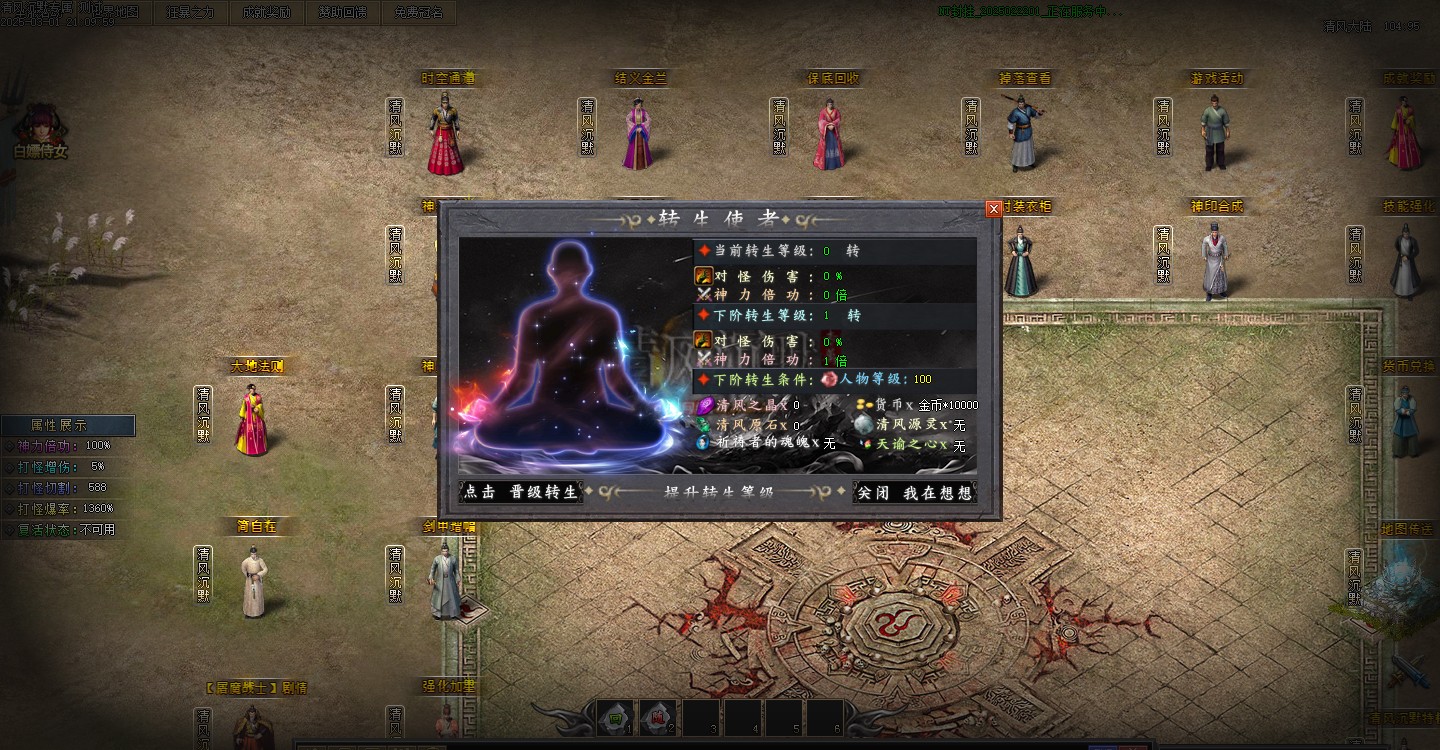Use the green 回 stone in hotbar slot 1

(x=616, y=717)
